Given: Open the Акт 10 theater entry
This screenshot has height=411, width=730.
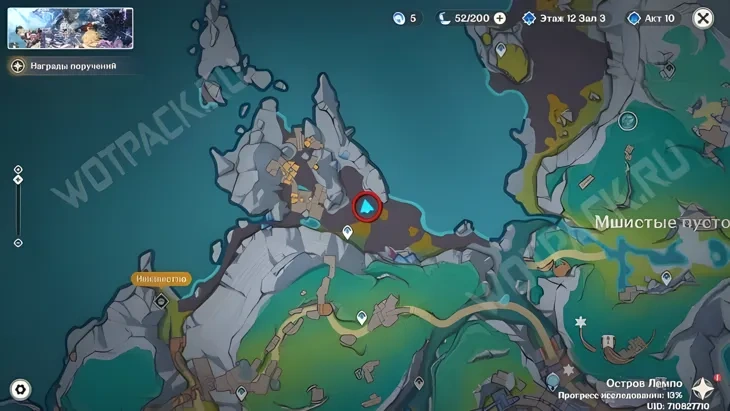Looking at the screenshot, I should point(652,18).
